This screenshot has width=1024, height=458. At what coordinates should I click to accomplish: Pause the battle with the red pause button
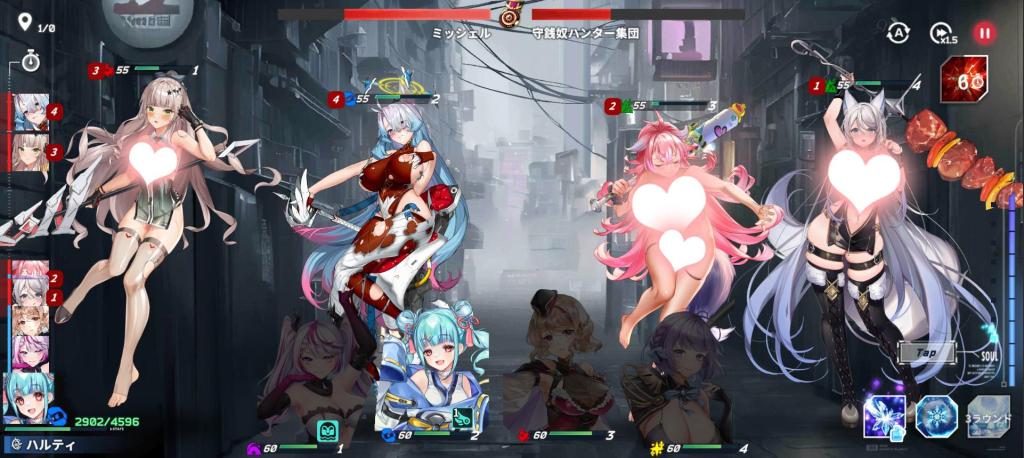[985, 33]
